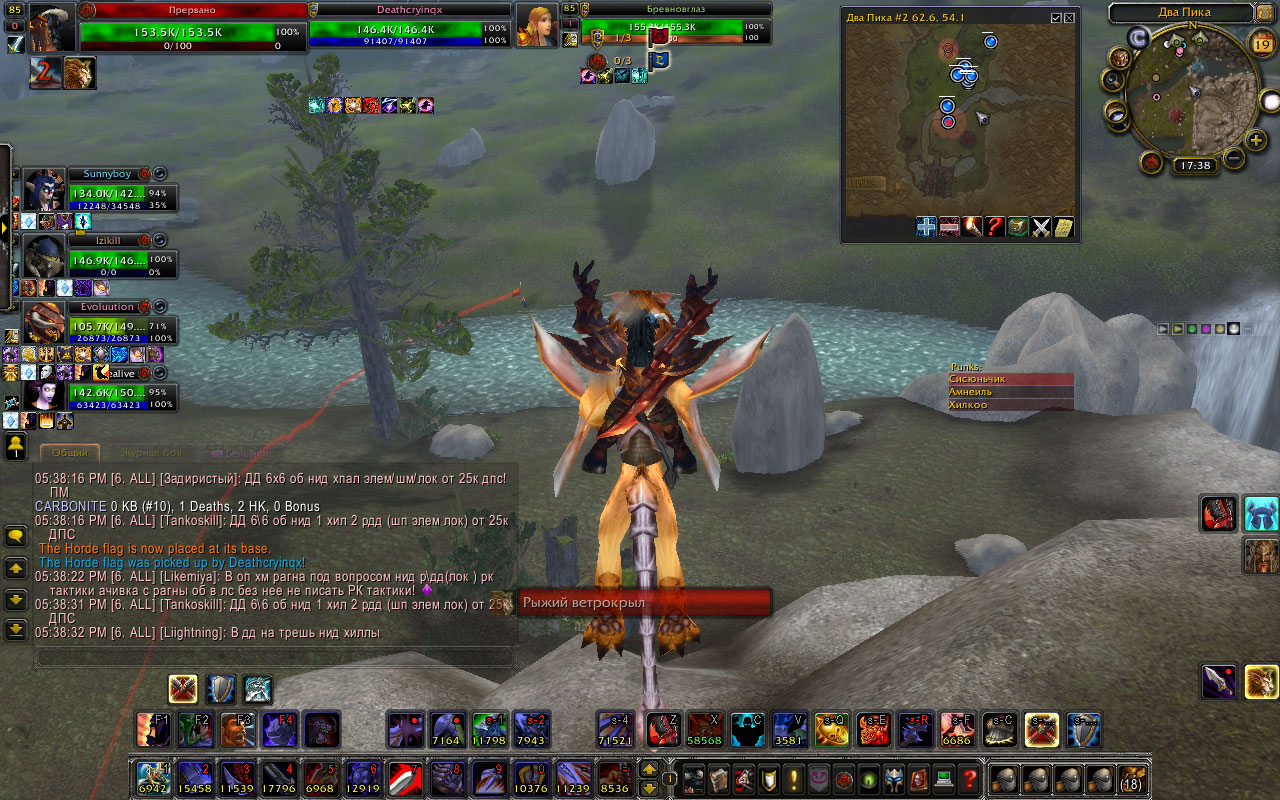Close the Carbonite map window

1070,18
